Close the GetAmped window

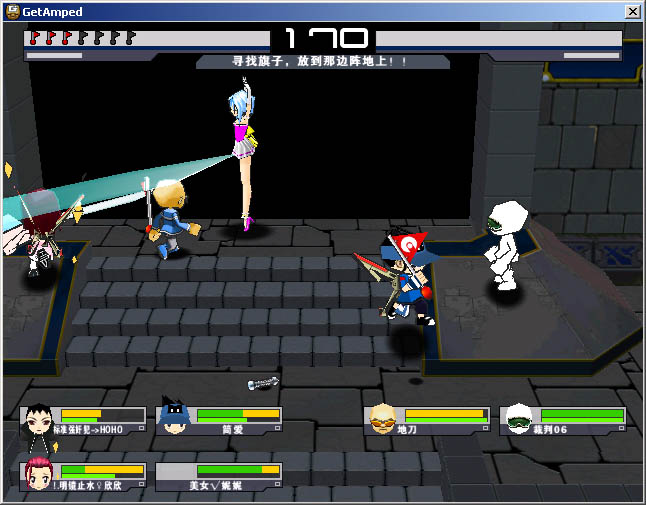632,11
